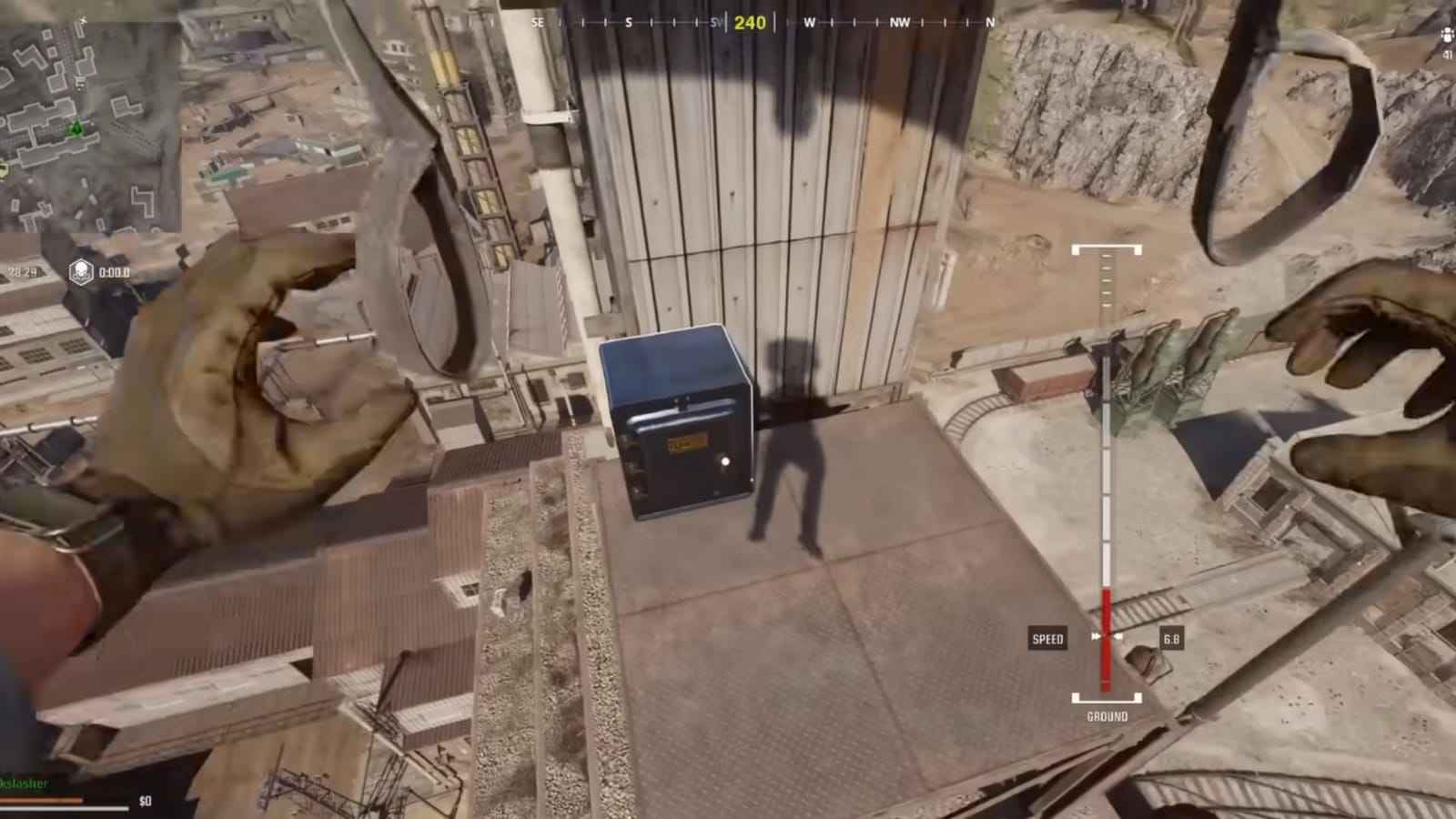The height and width of the screenshot is (819, 1456).
Task: Click the green player marker on the minimap
Action: [x=76, y=128]
